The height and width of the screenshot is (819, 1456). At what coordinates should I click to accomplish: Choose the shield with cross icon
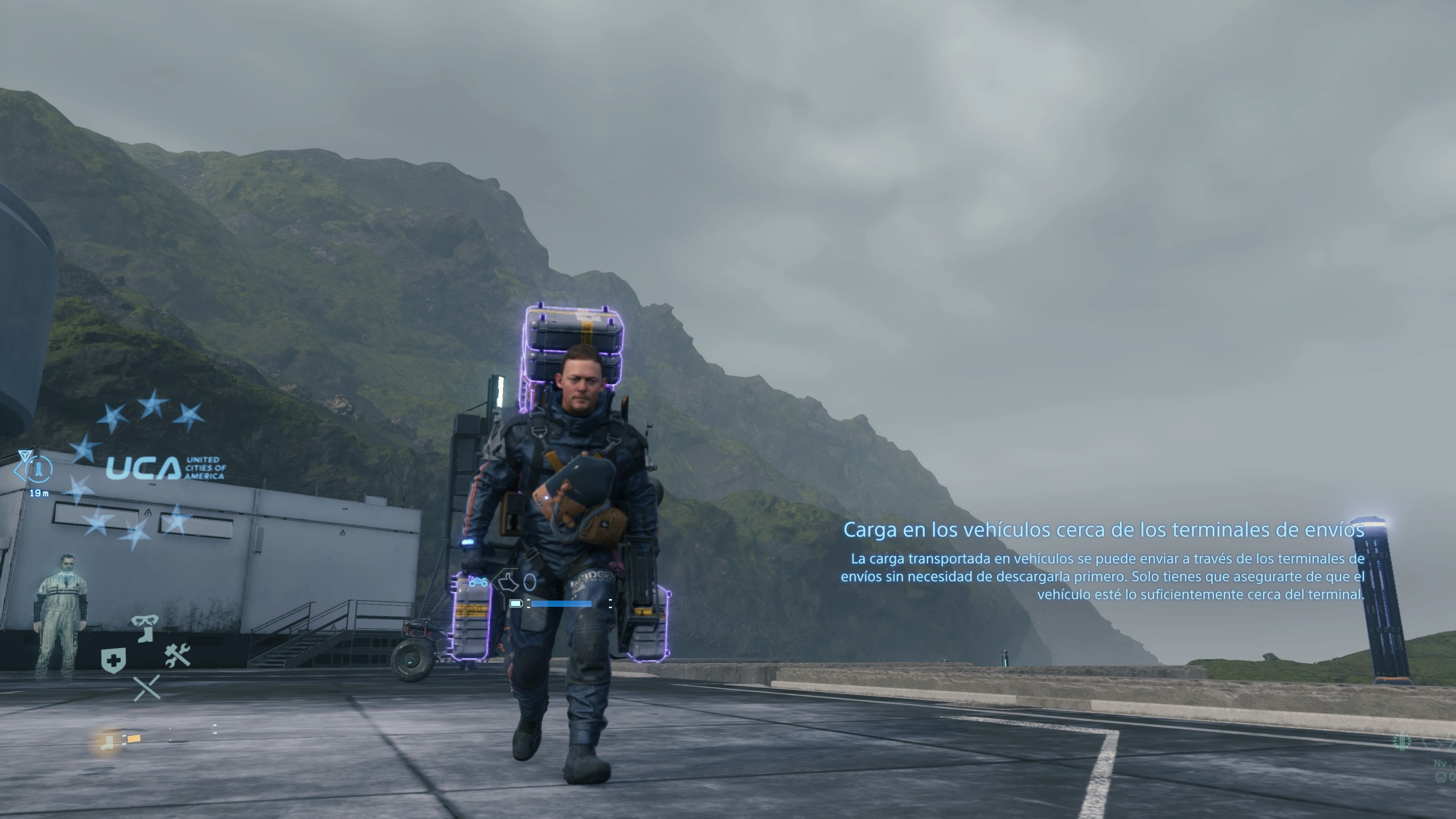pos(113,660)
